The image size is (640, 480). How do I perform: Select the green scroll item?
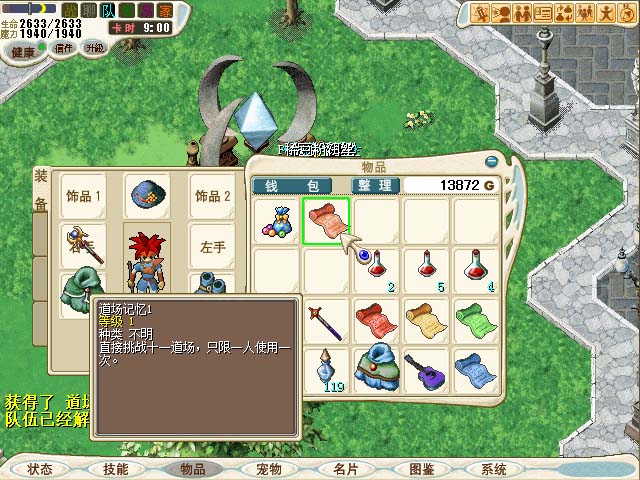[476, 320]
